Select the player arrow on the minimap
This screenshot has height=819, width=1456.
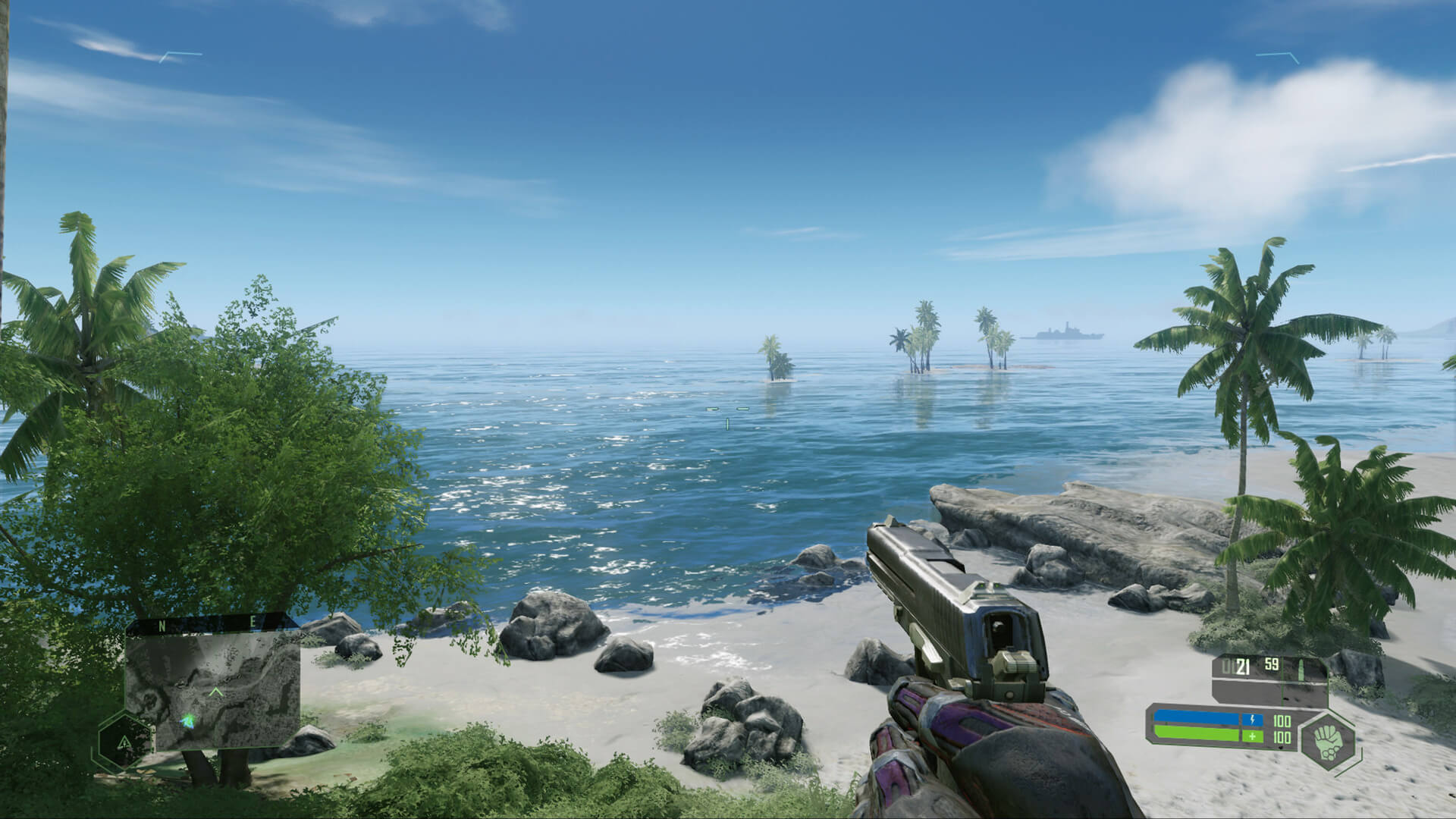189,721
